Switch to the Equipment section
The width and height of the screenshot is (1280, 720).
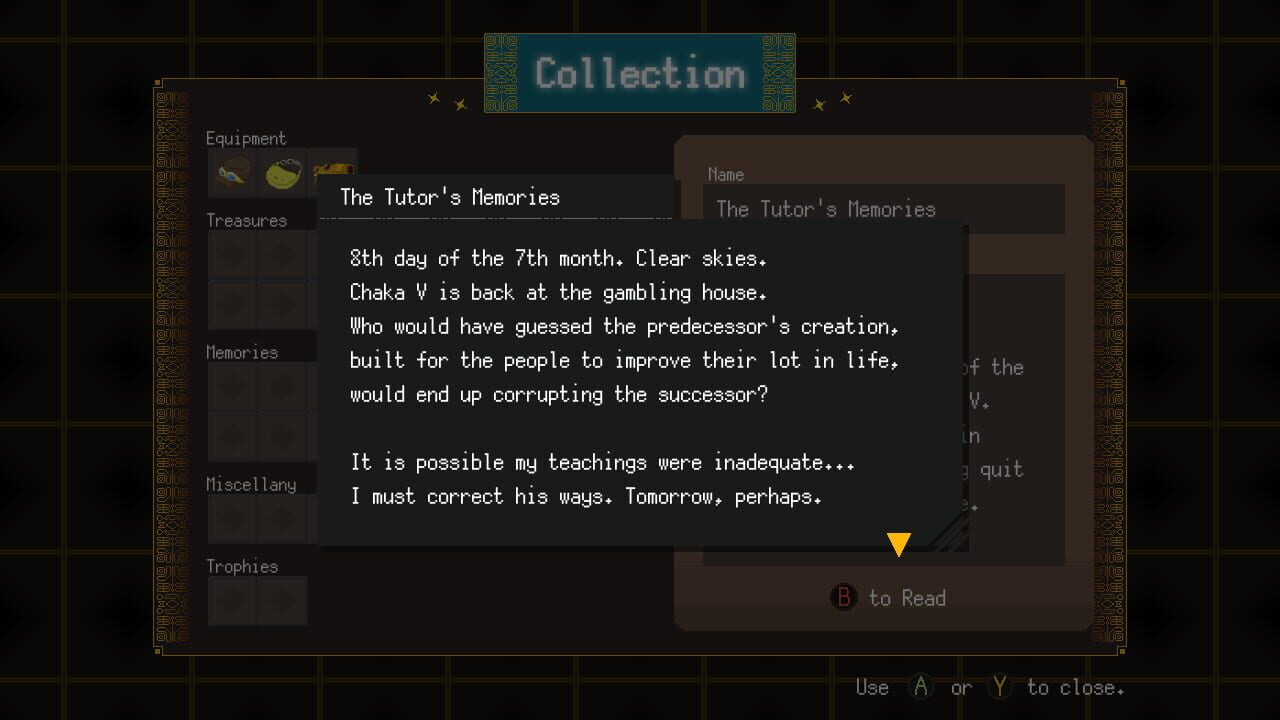[246, 138]
